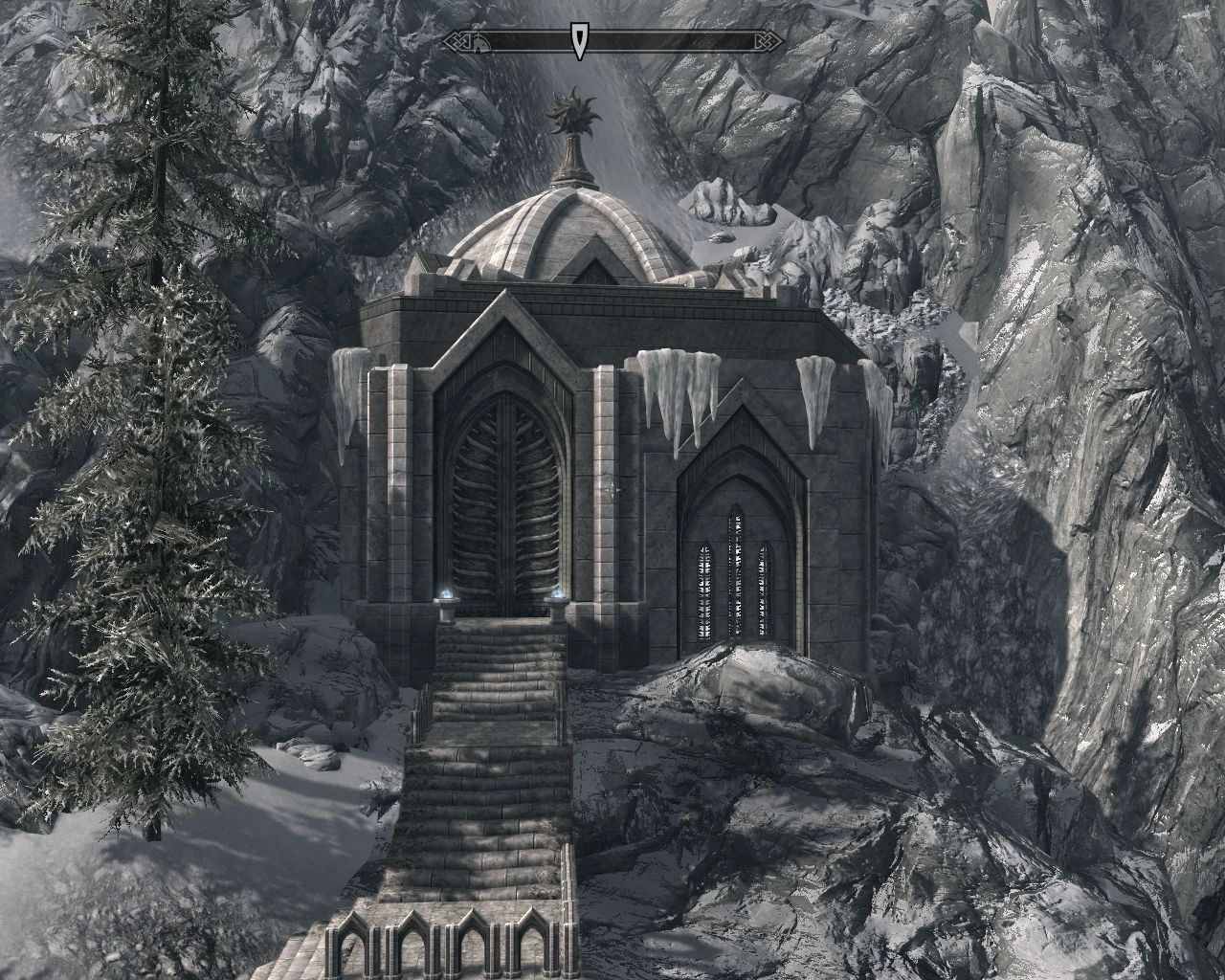Click the white quest marker on the compass
Image resolution: width=1225 pixels, height=980 pixels.
(x=578, y=40)
